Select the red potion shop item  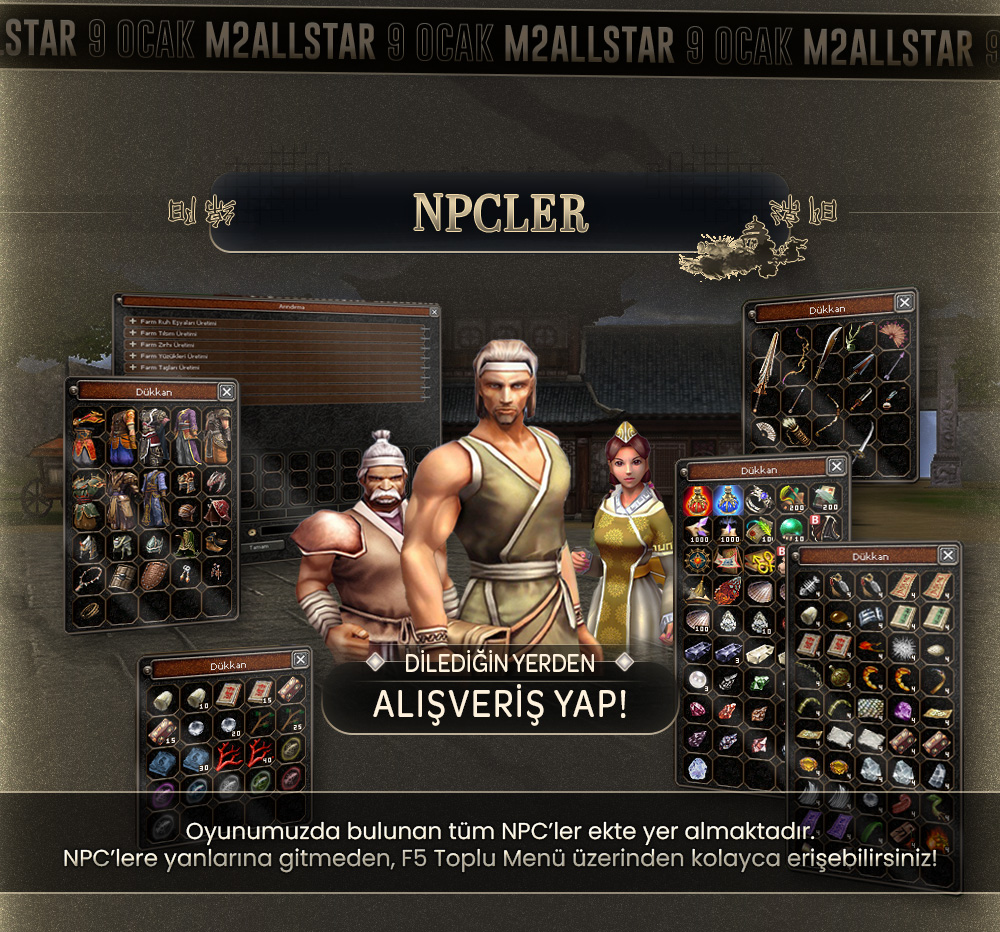pyautogui.click(x=697, y=498)
